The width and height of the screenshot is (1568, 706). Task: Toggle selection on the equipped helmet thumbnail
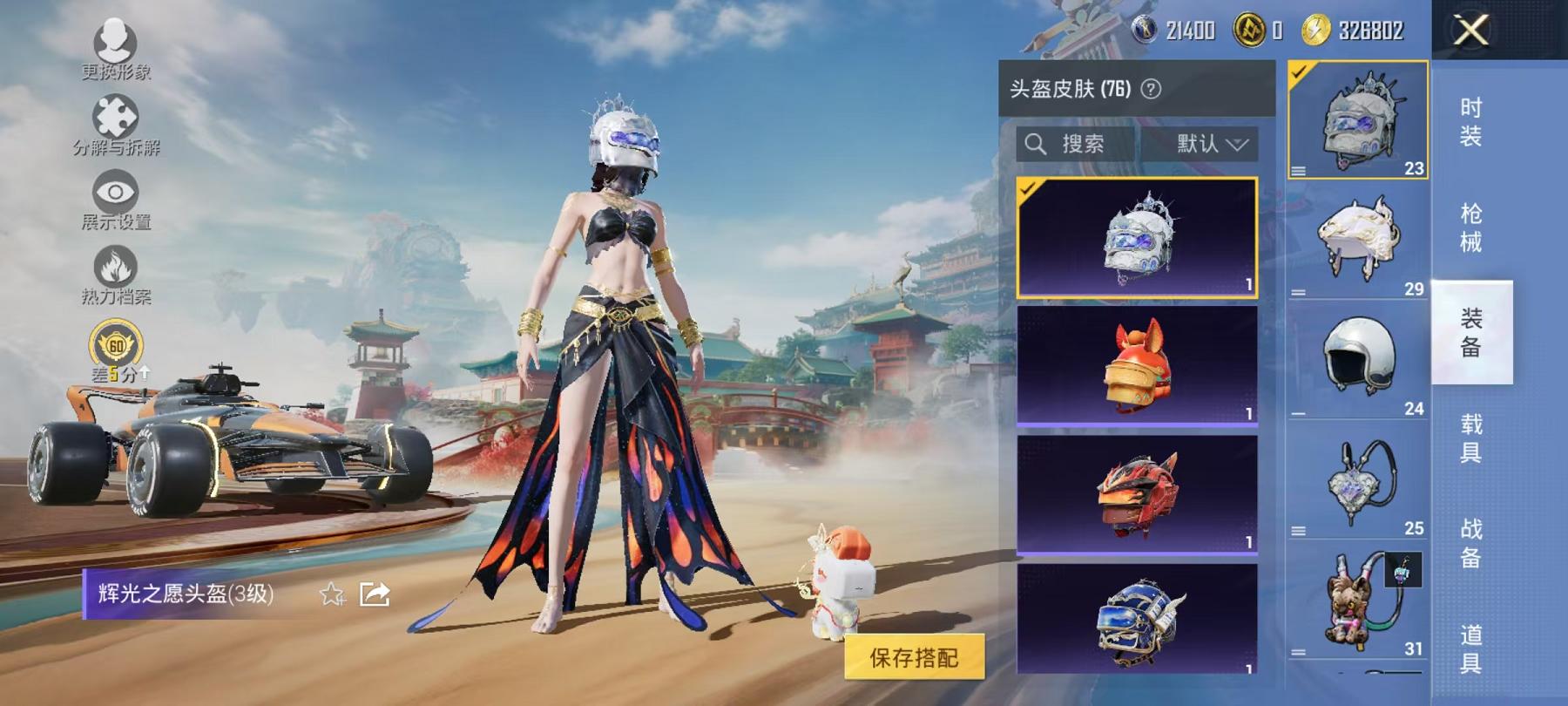(x=1357, y=118)
